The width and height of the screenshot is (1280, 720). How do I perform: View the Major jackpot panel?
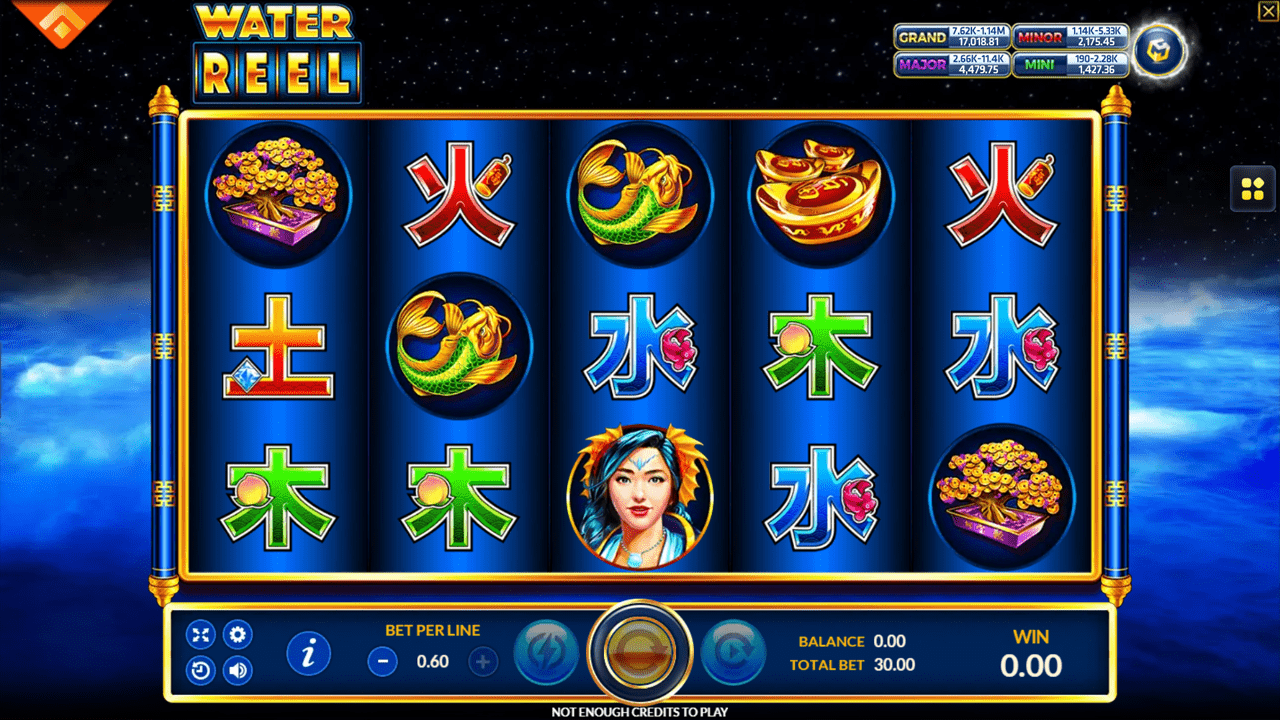pyautogui.click(x=951, y=65)
